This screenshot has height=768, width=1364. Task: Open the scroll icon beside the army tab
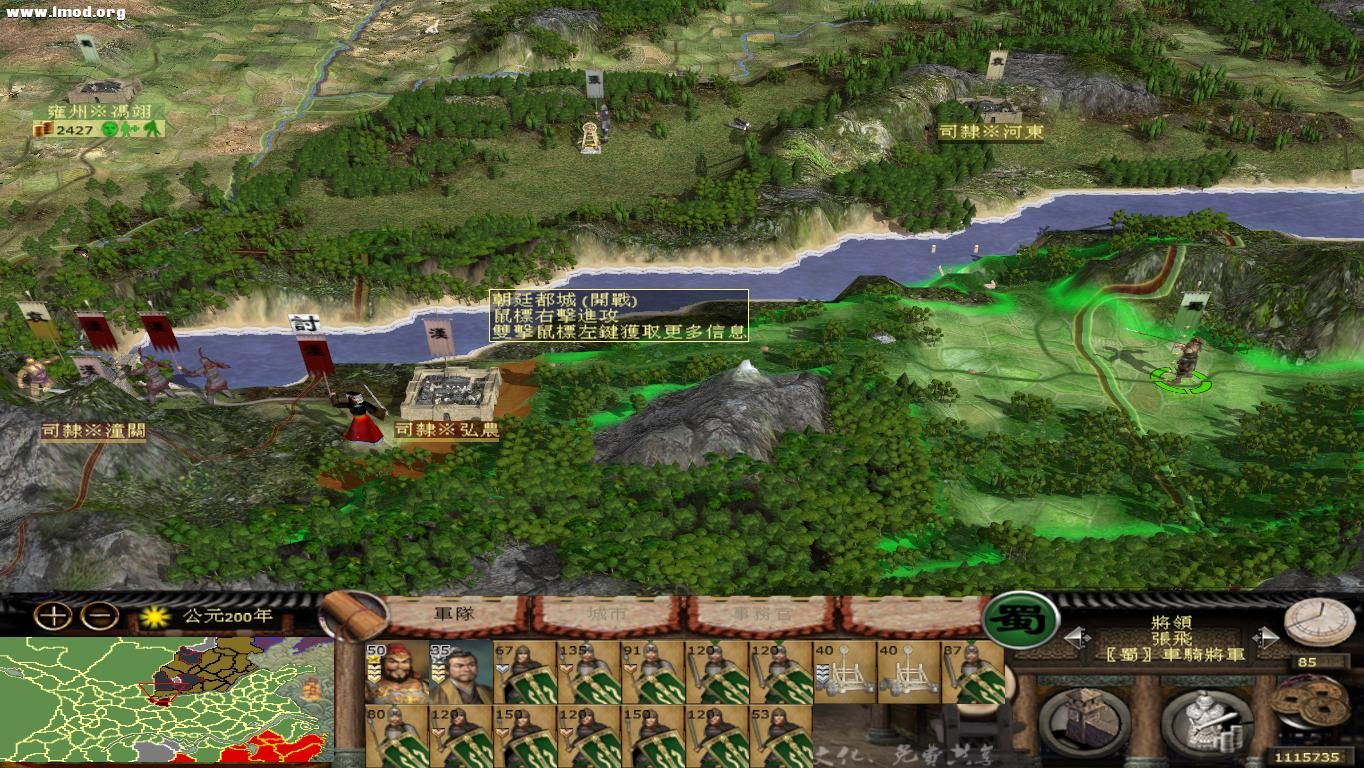point(352,614)
